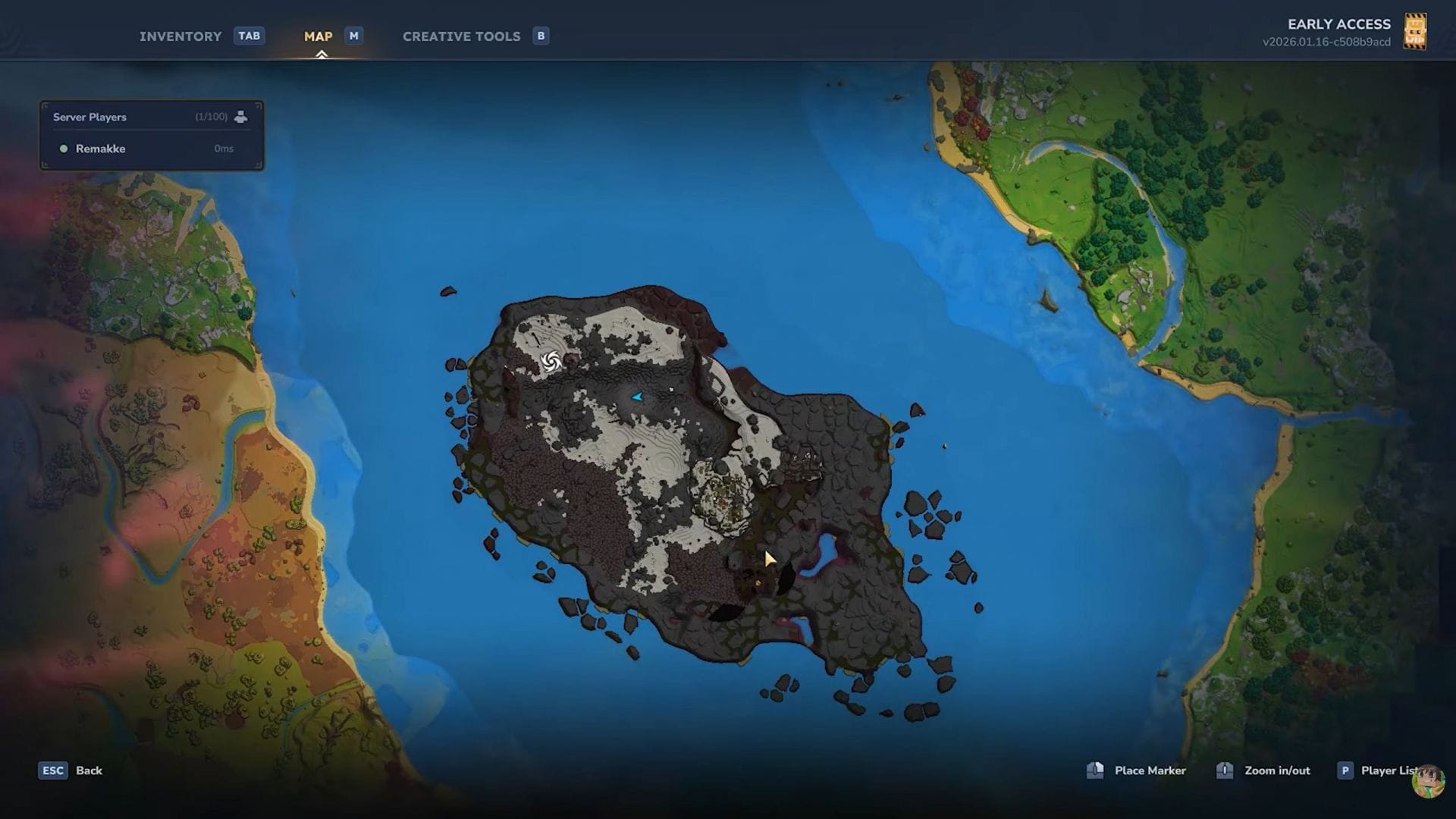Click the Zoom in/out map control
Image resolution: width=1456 pixels, height=819 pixels.
tap(1276, 770)
